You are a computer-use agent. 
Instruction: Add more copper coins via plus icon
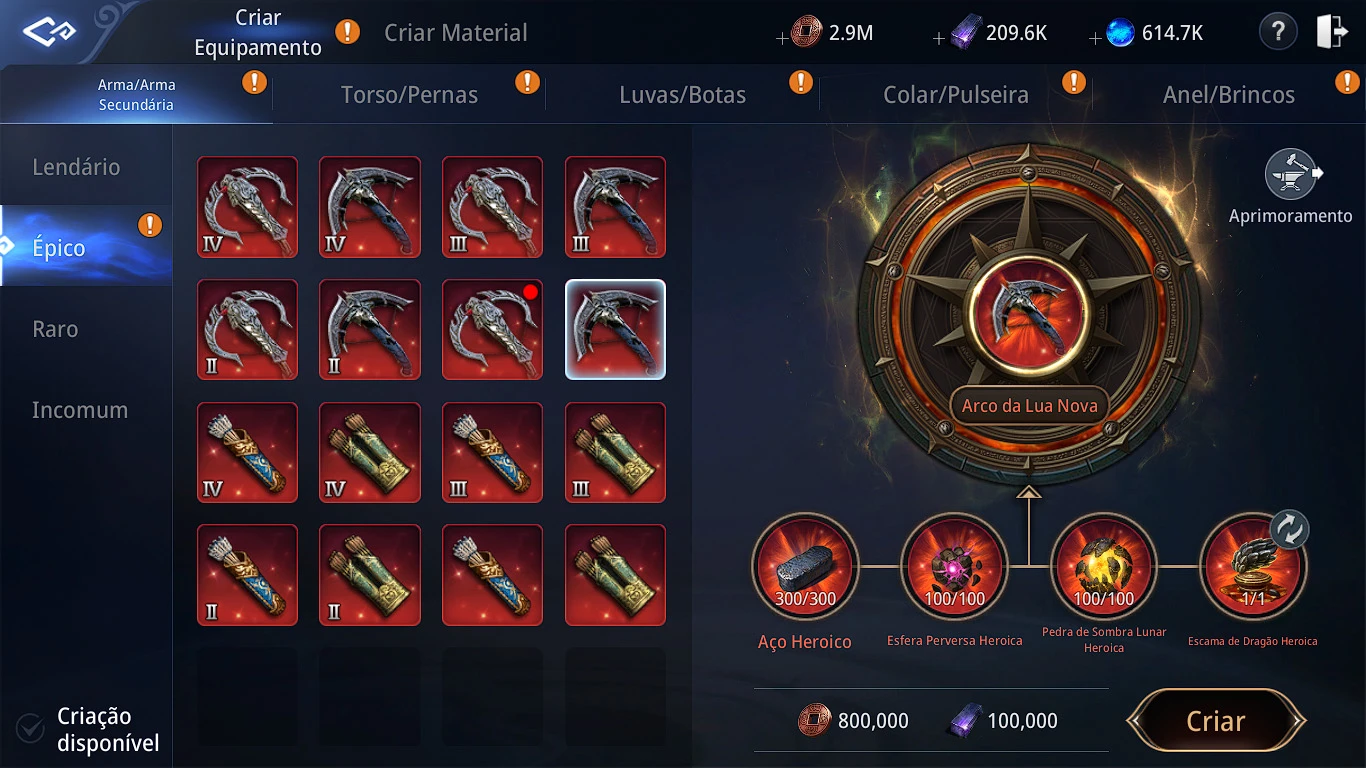point(782,38)
